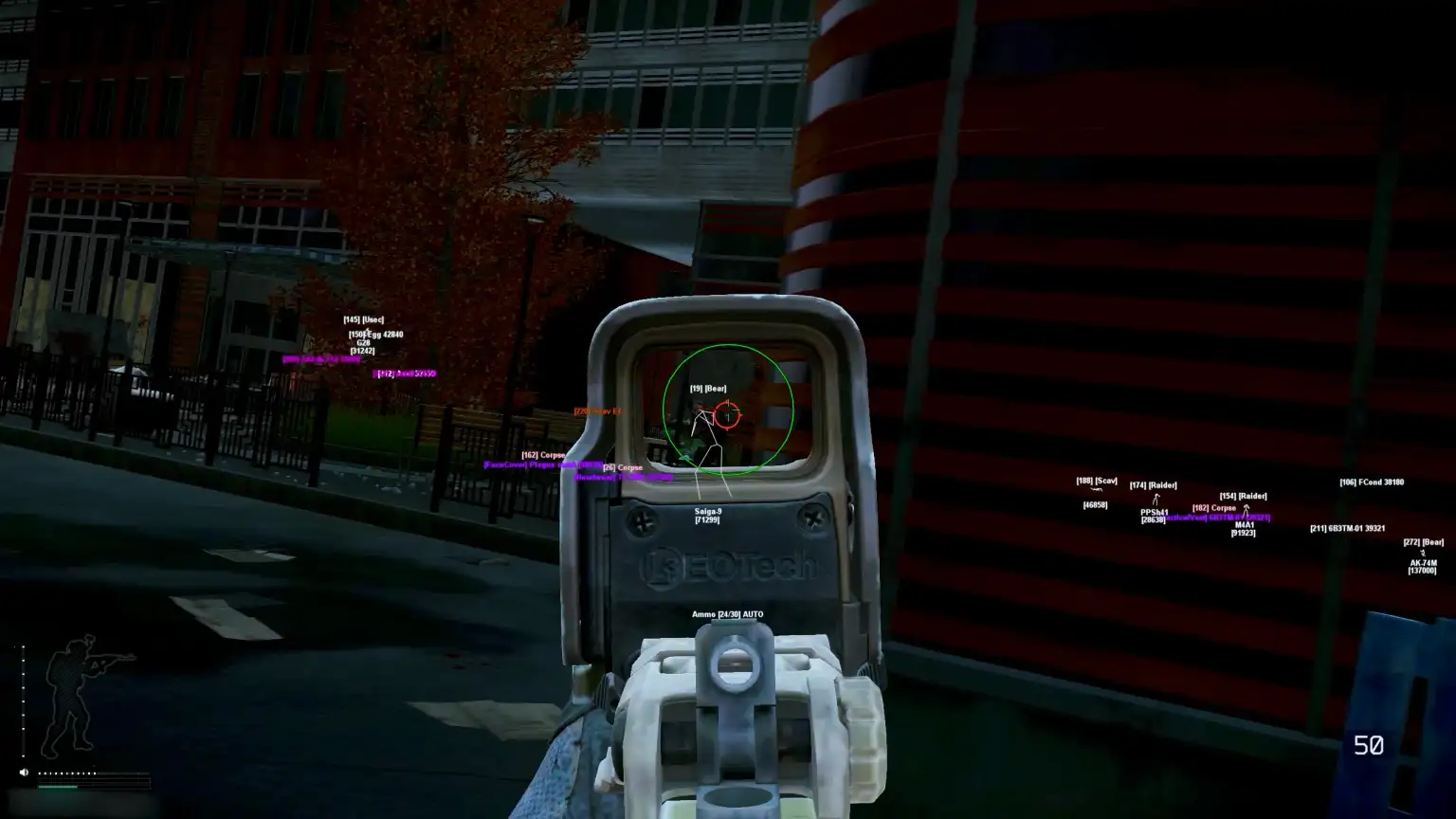Click the small Bear skeleton marker above AK-74M
Viewport: 1456px width, 819px height.
pos(1423,553)
